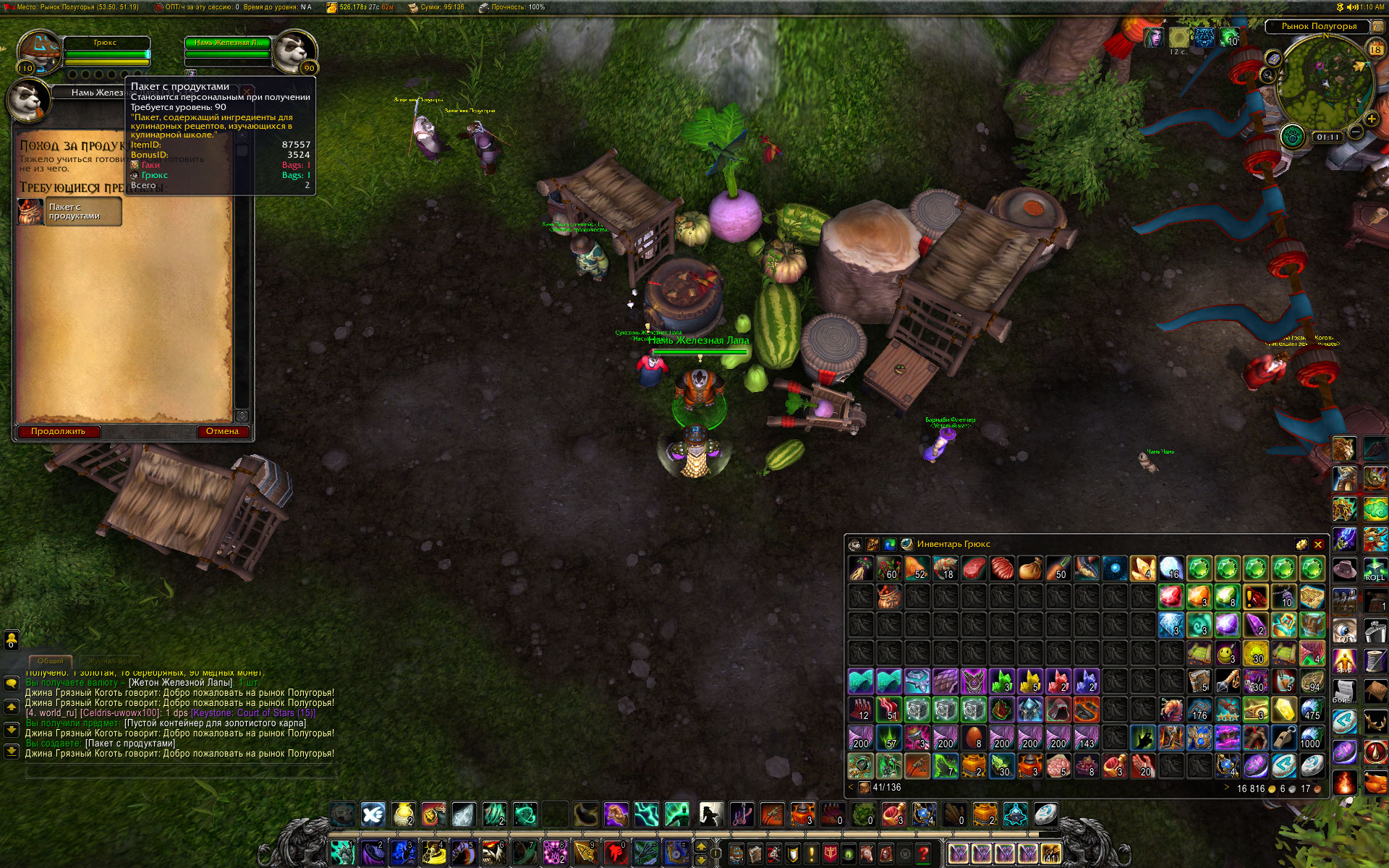Screen dimensions: 1389x868
Task: Cancel the quest dialog with Отмена
Action: [222, 431]
